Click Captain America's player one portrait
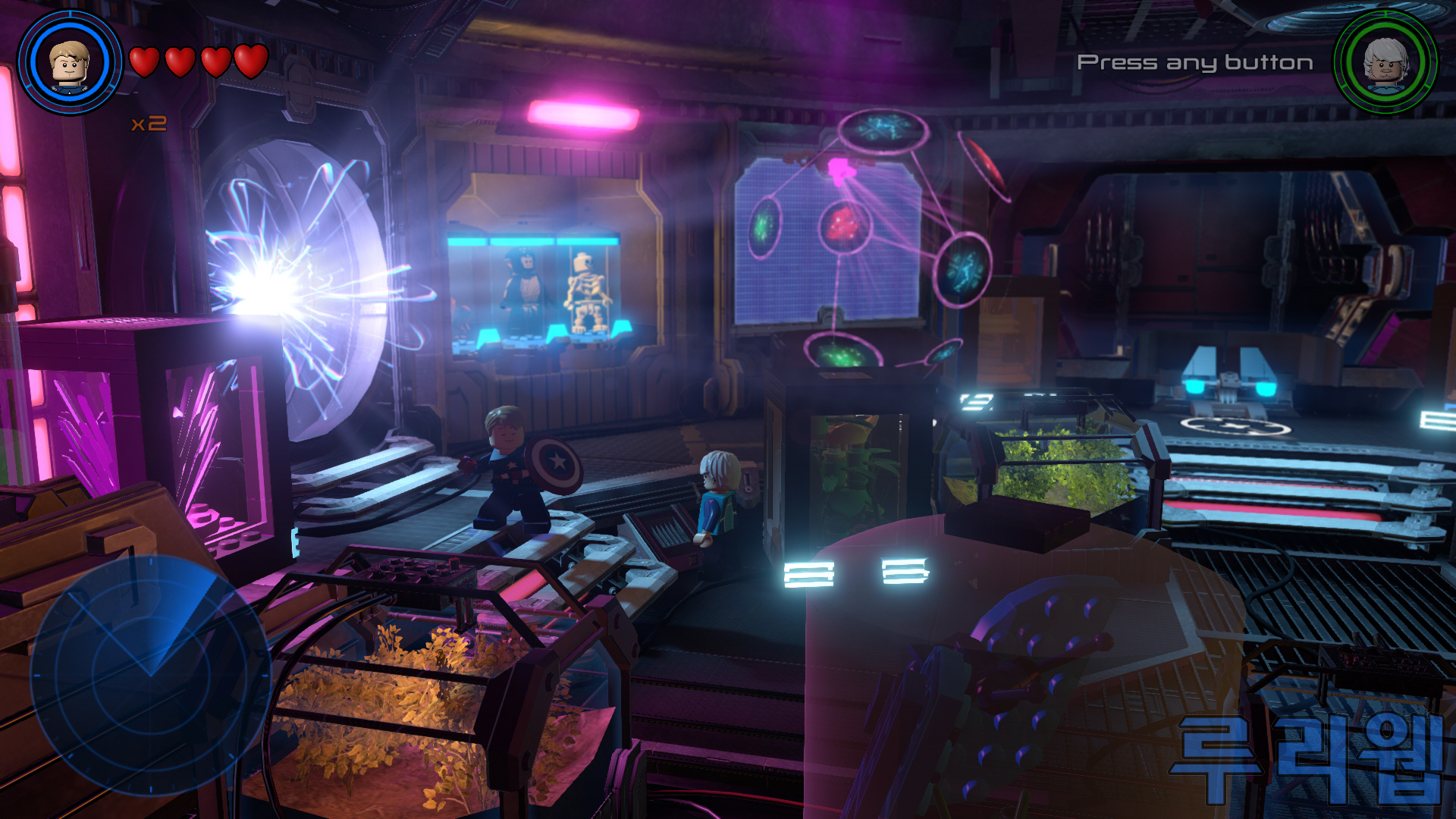The width and height of the screenshot is (1456, 819). tap(70, 63)
